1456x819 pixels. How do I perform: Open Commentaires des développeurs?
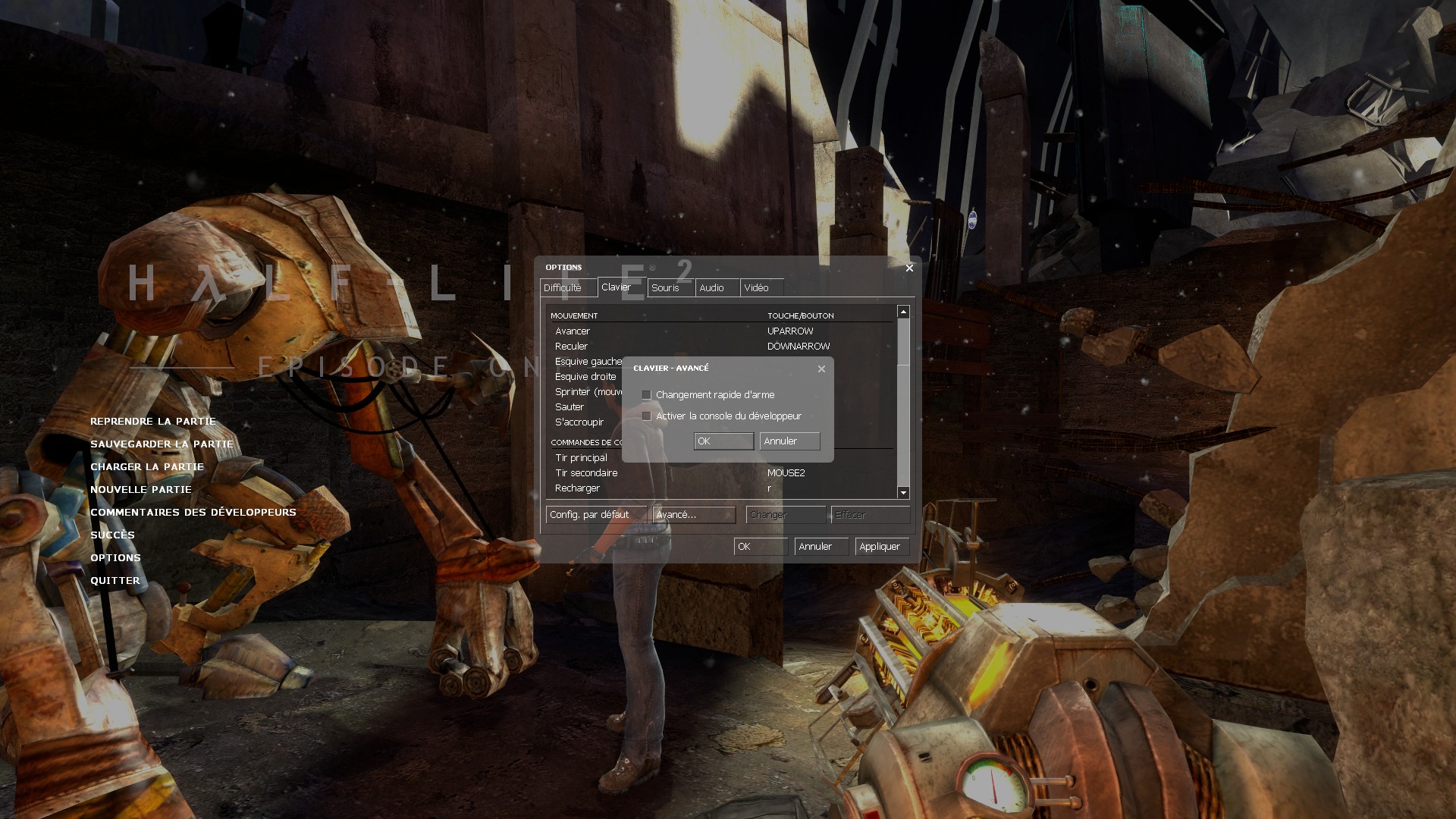(x=193, y=513)
